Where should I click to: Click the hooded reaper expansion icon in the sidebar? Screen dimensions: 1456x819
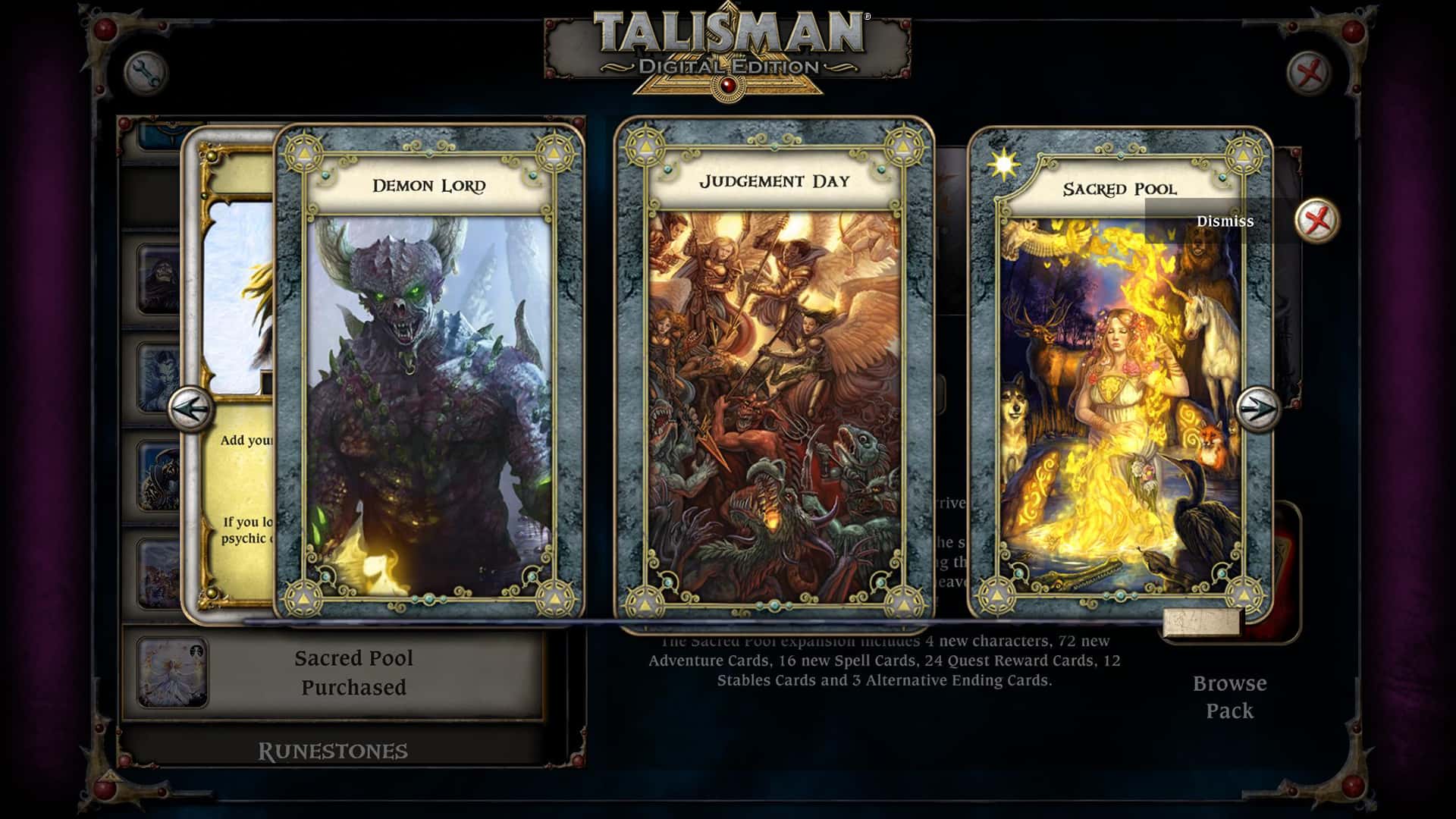(163, 277)
